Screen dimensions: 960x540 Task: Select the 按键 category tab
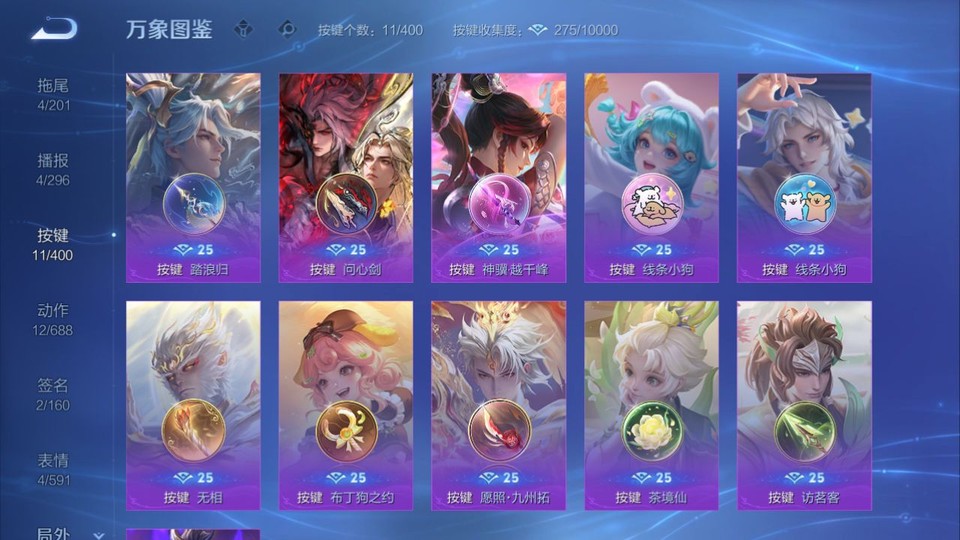click(53, 244)
